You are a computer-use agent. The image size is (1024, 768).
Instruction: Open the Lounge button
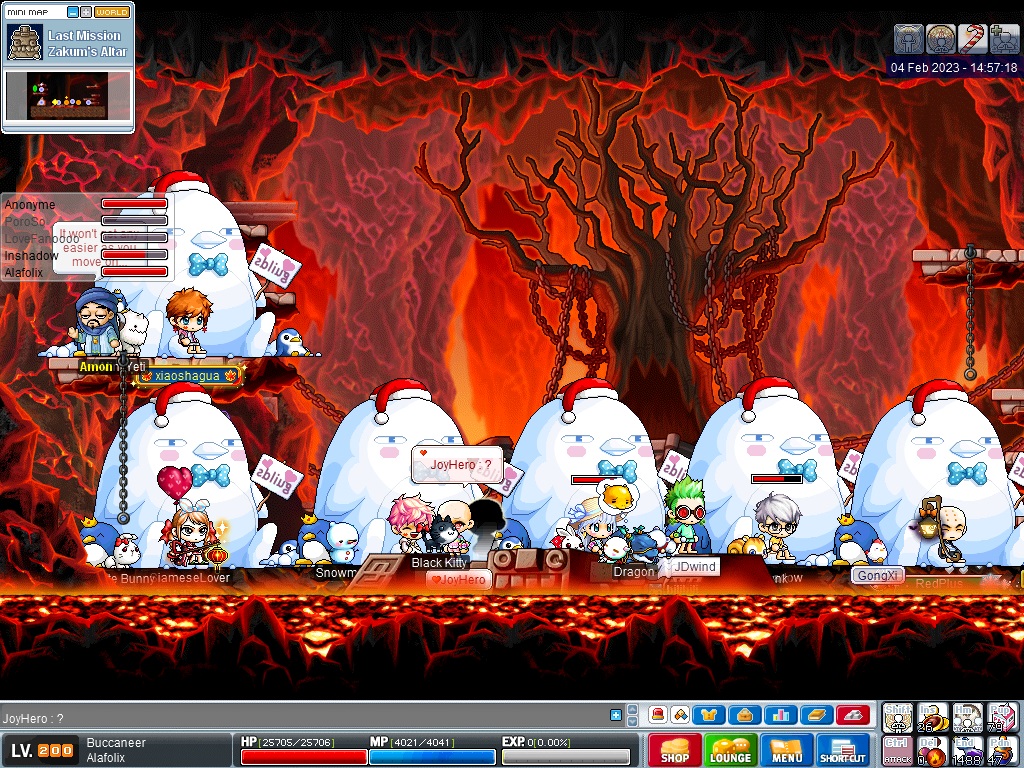(730, 750)
